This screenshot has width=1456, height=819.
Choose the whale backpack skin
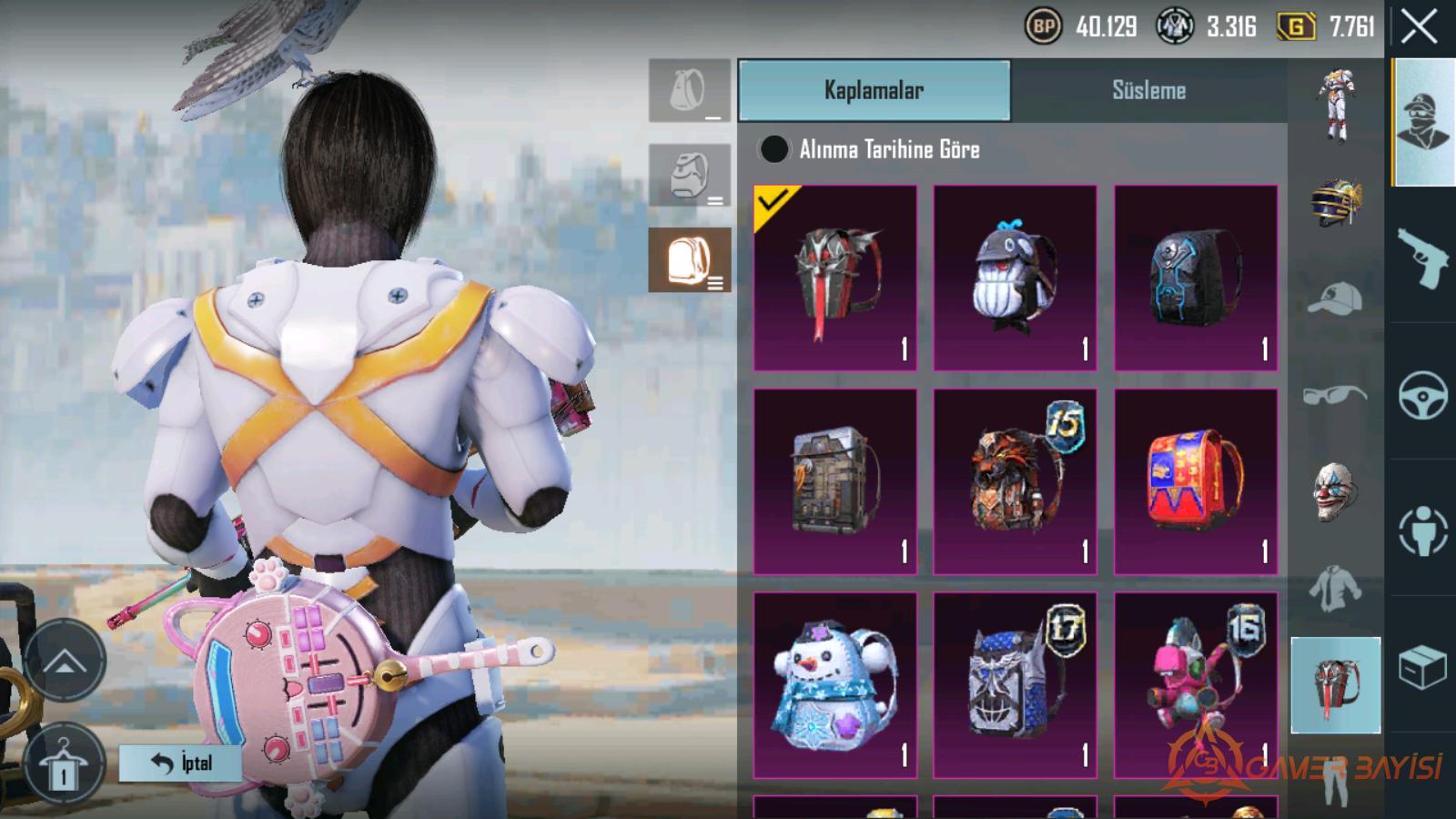click(1015, 278)
